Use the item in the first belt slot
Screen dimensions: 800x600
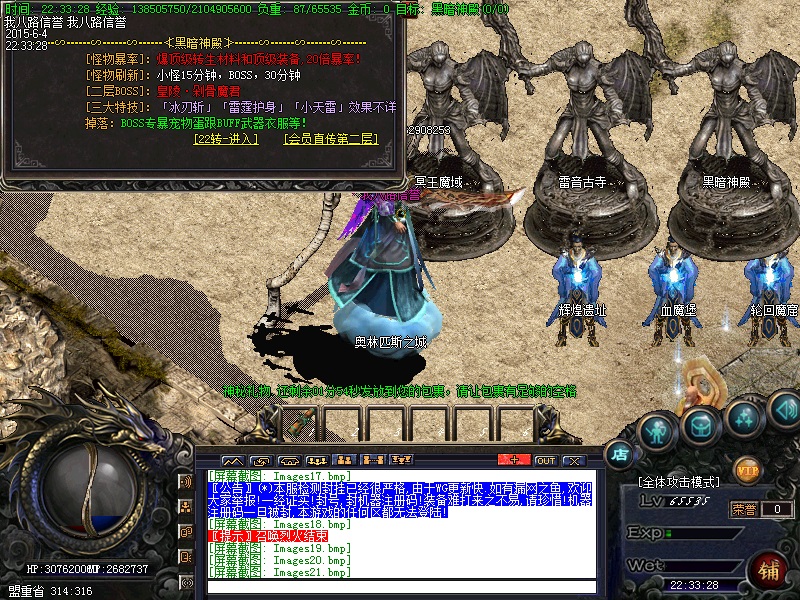pos(297,422)
